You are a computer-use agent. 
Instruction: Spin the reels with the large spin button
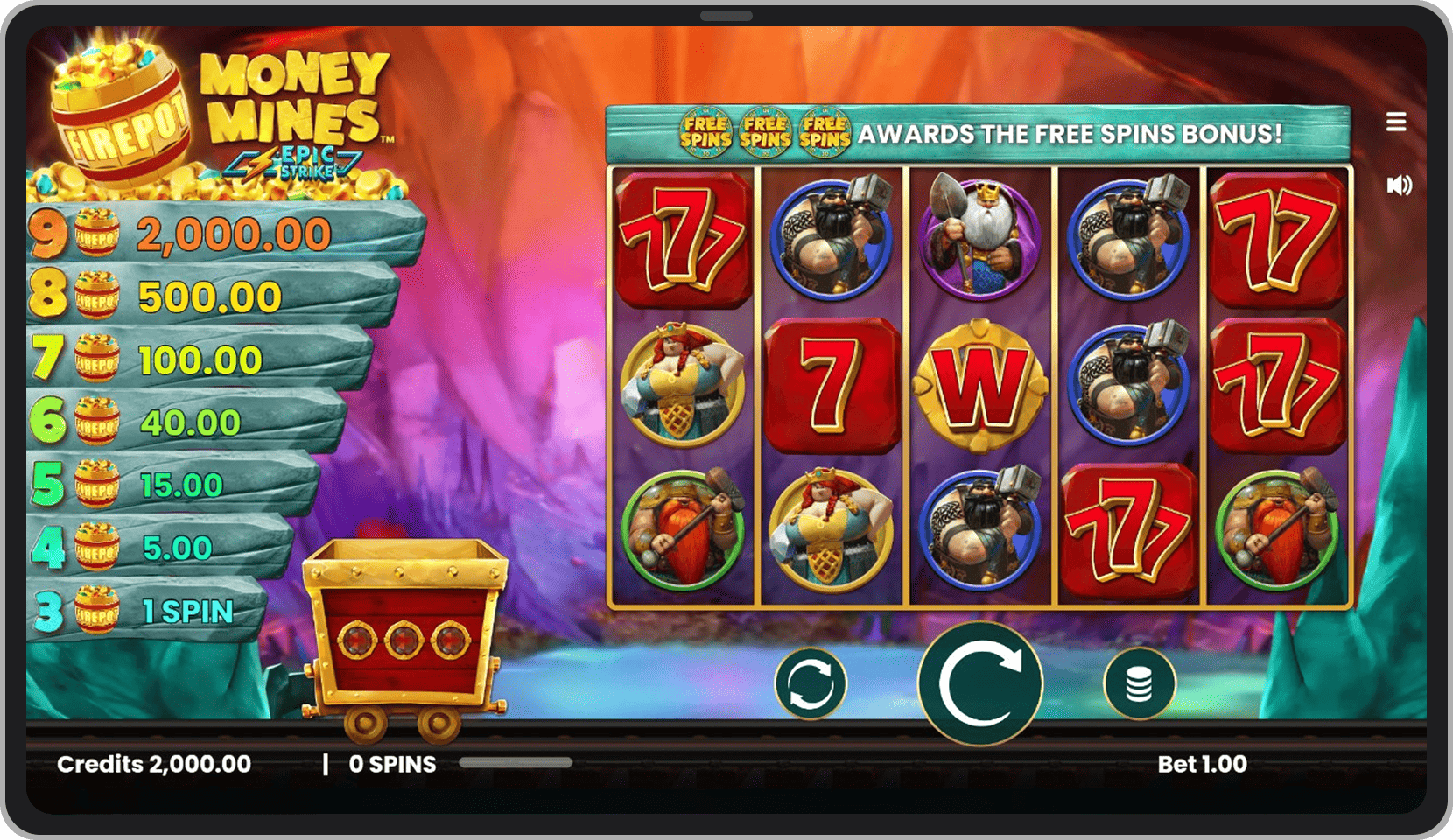(979, 683)
